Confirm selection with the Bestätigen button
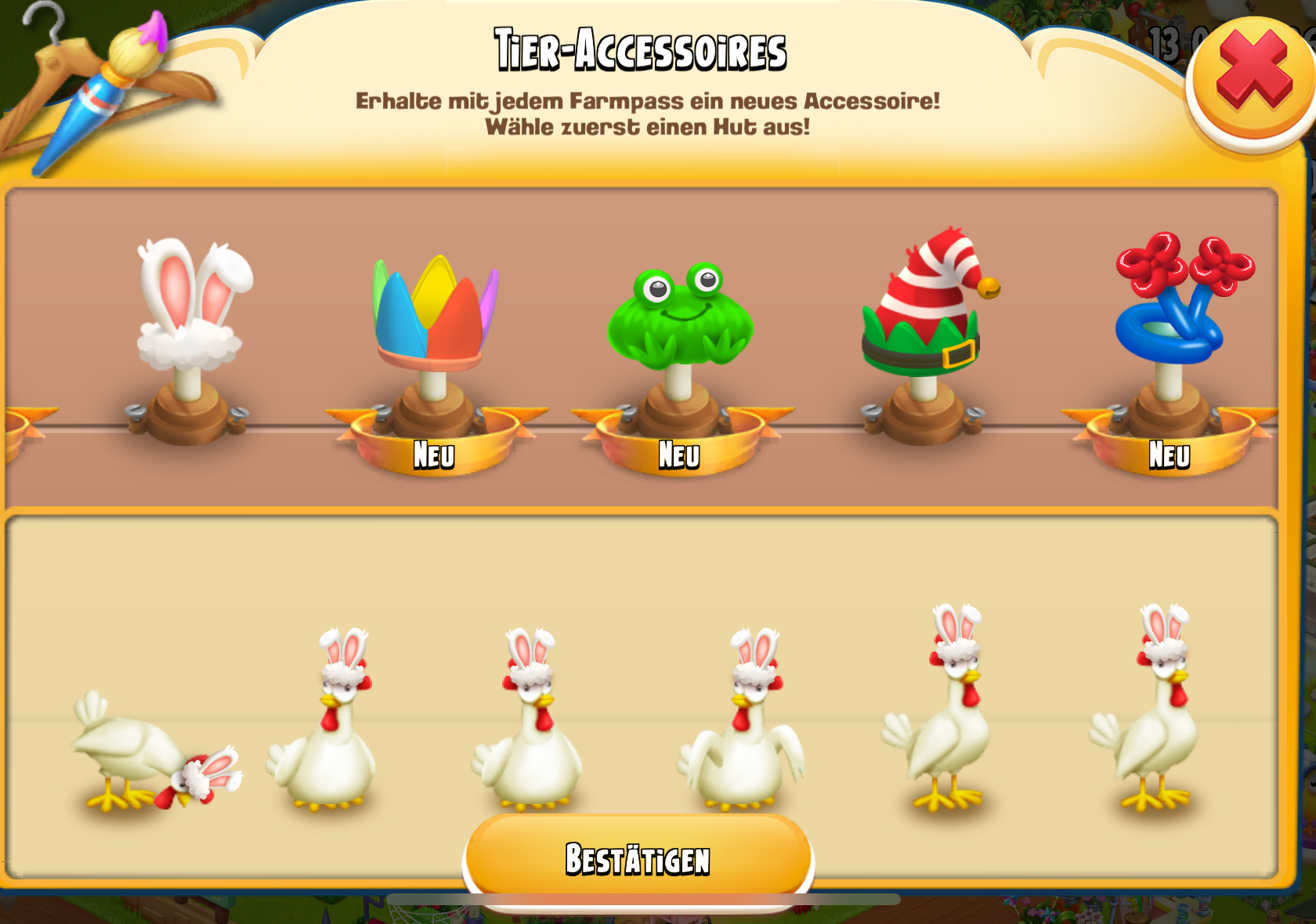 638,859
